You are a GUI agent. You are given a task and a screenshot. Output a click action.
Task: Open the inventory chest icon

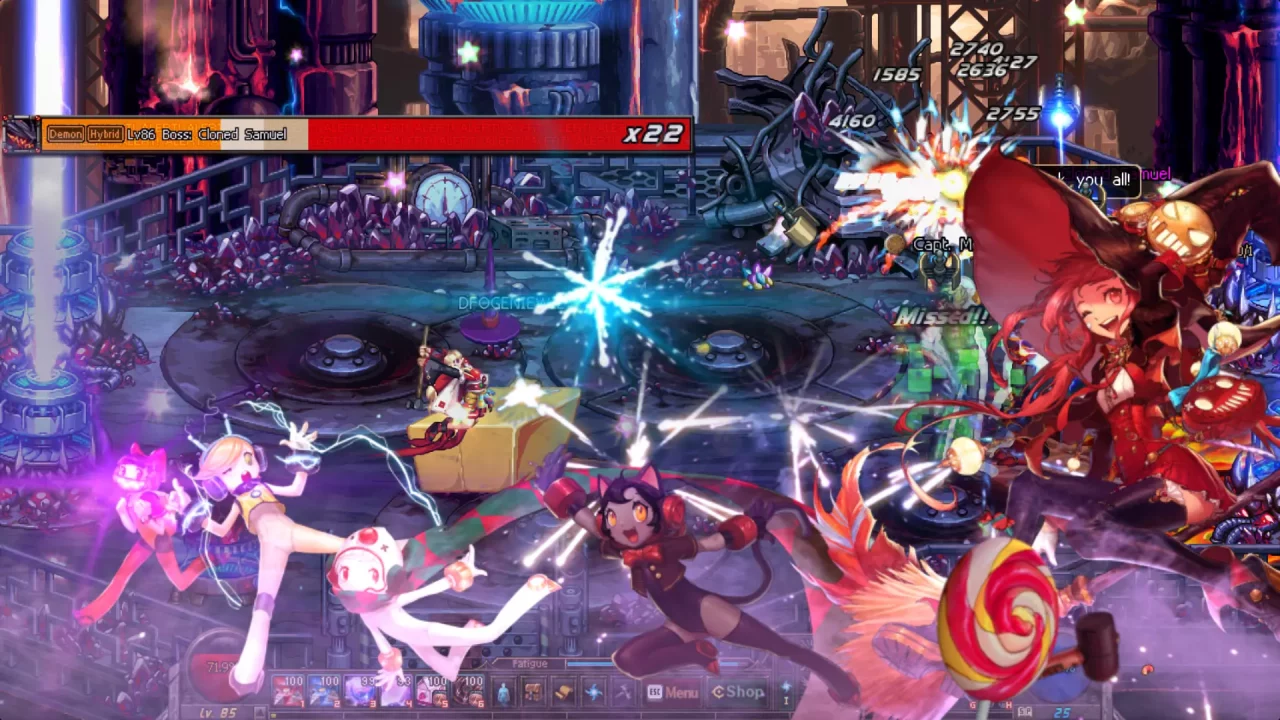[x=533, y=691]
